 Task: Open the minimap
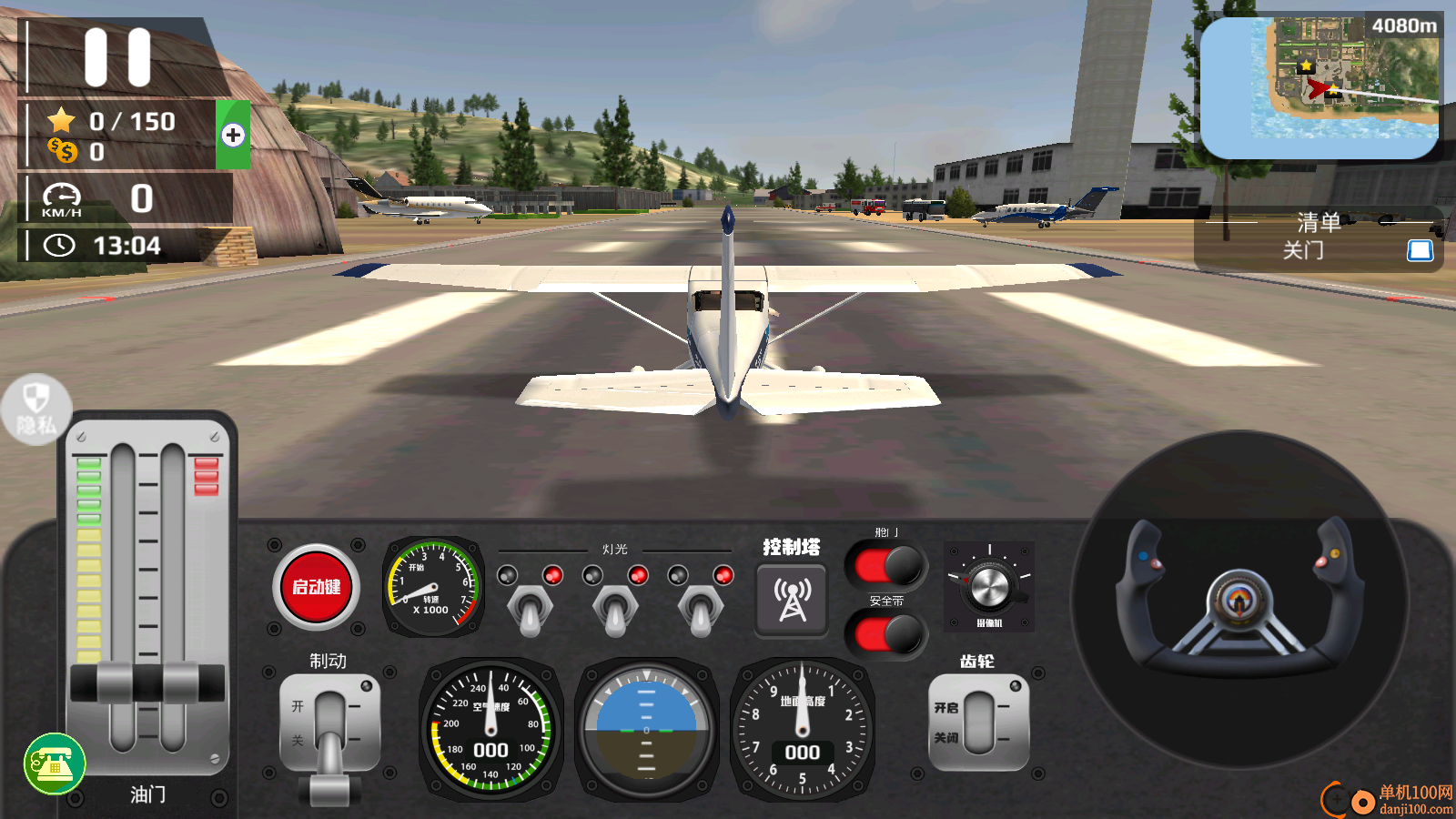pos(1319,87)
